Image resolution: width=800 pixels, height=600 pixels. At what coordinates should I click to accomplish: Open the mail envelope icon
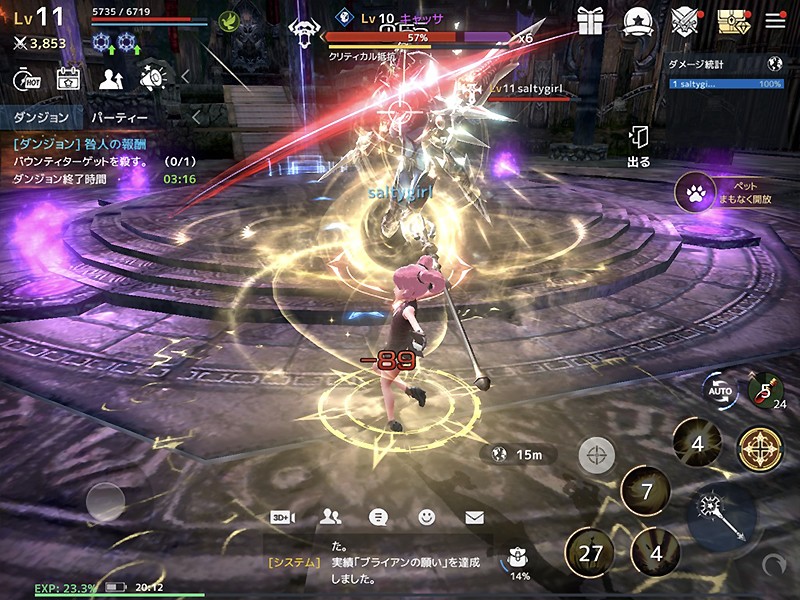474,517
